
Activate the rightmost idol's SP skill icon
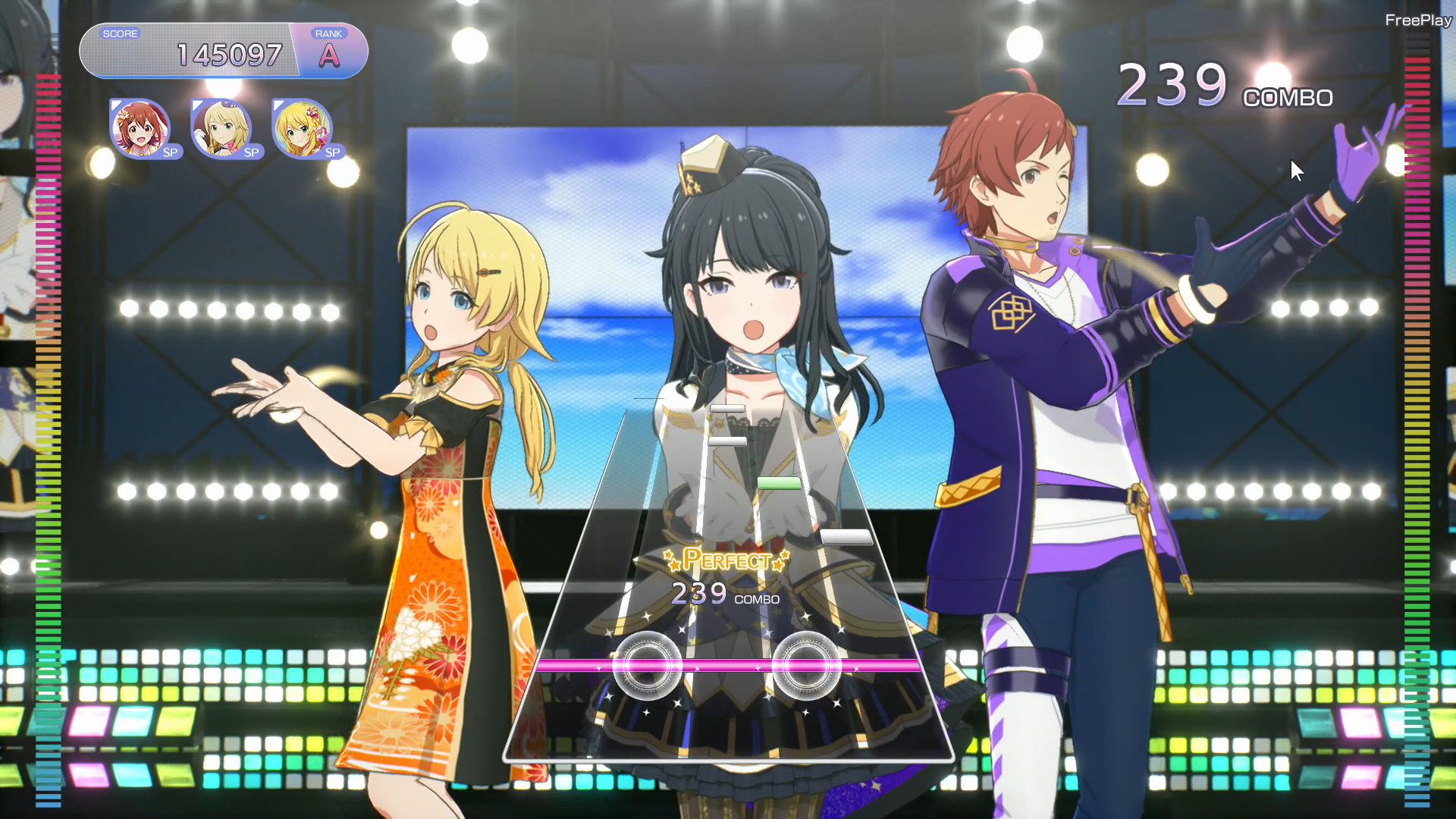(x=303, y=130)
